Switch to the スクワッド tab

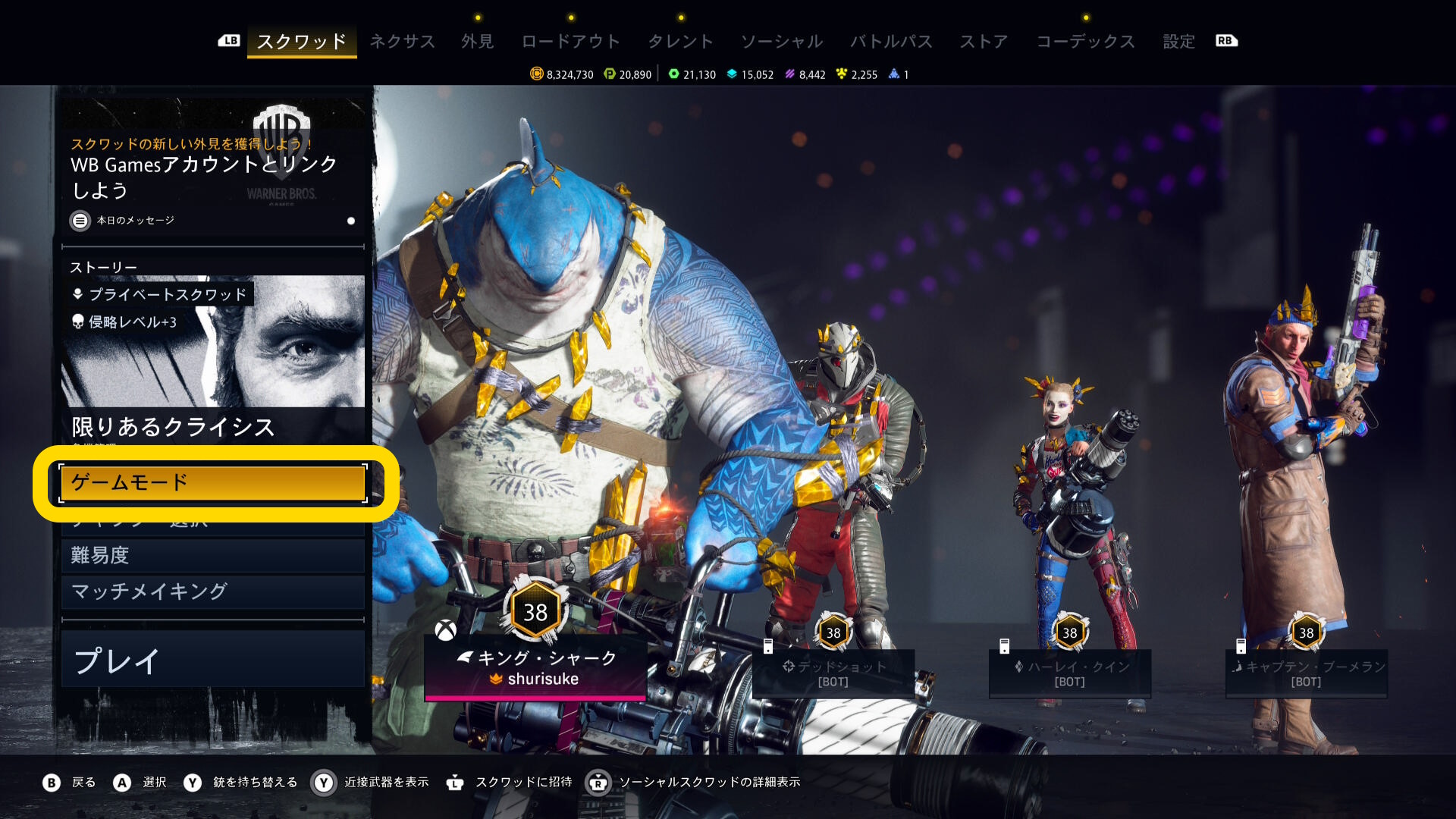click(301, 41)
